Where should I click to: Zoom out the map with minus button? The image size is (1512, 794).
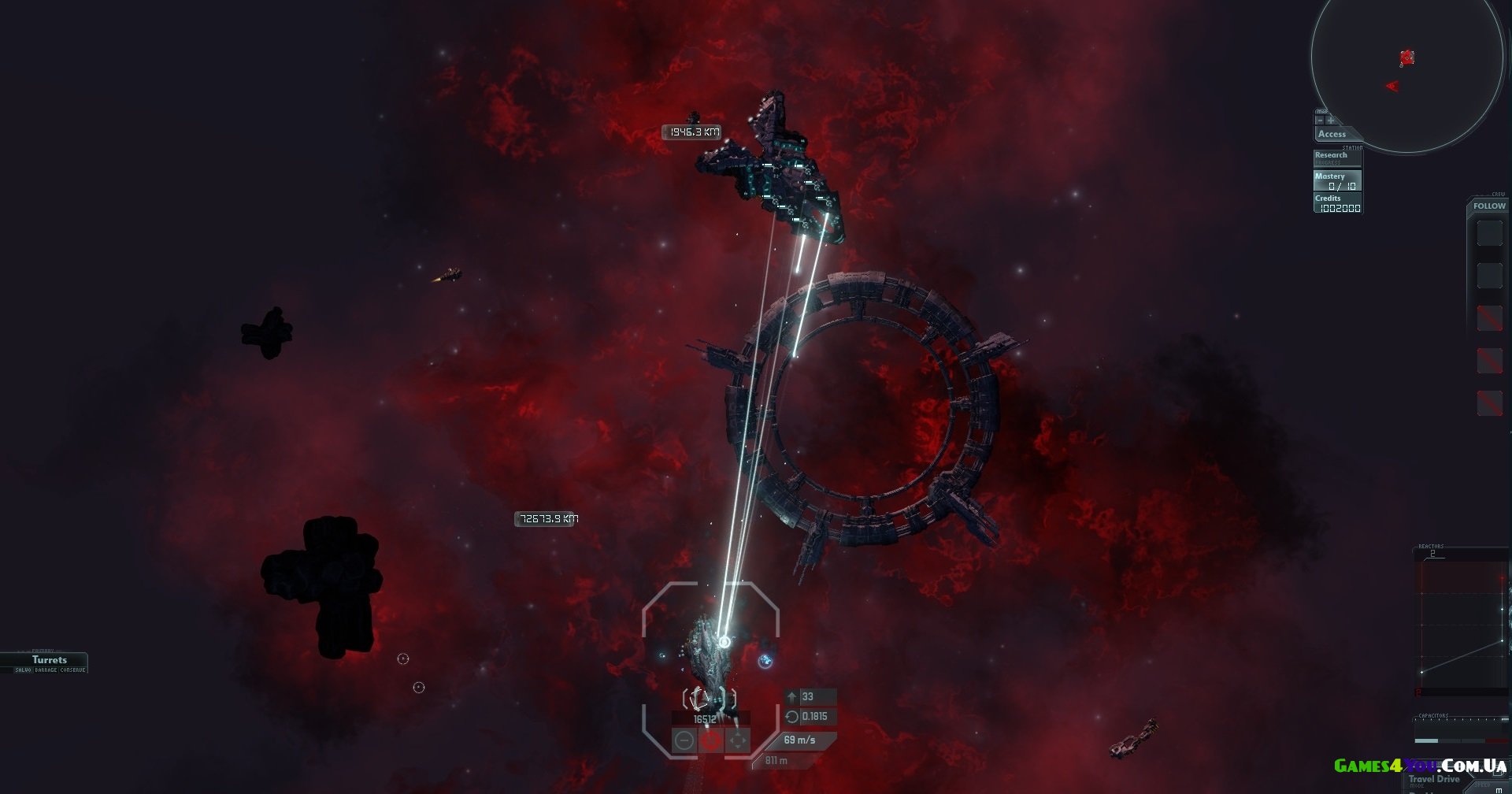pyautogui.click(x=1321, y=121)
